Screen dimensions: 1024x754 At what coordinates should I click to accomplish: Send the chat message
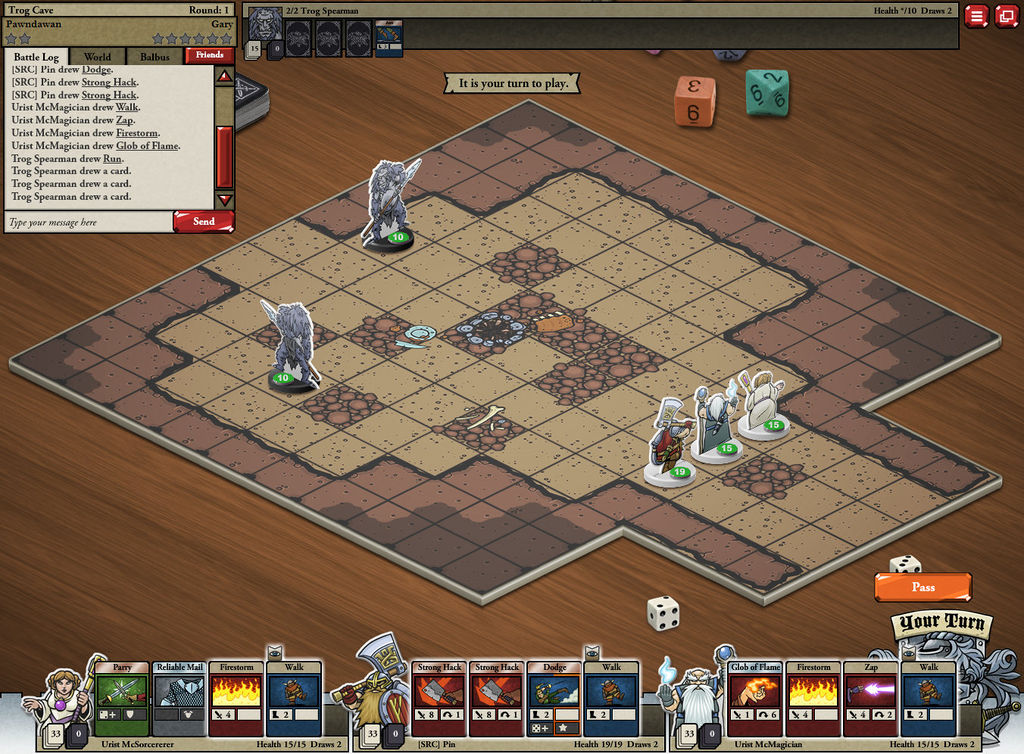click(203, 222)
